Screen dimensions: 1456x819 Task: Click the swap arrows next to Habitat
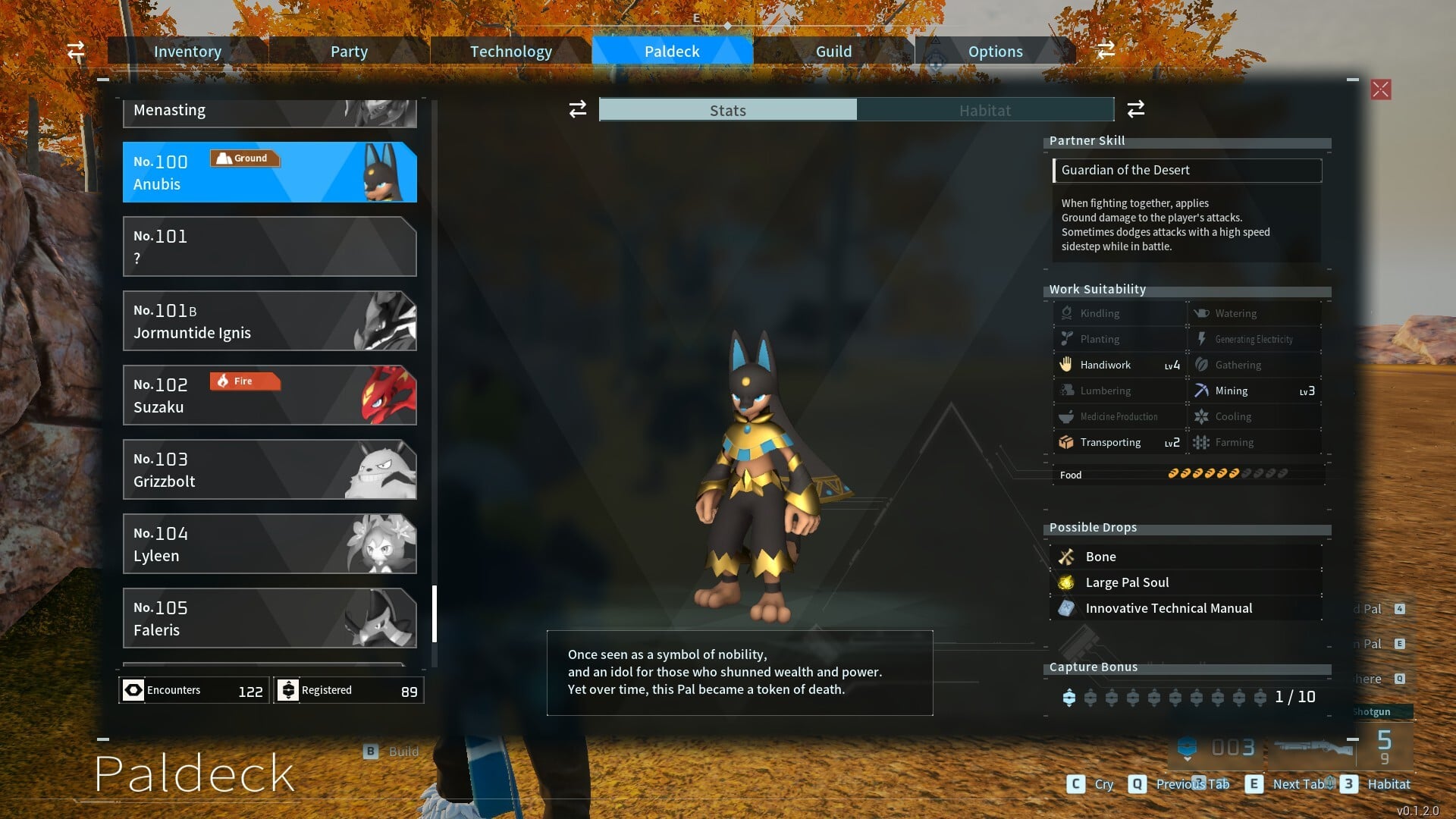tap(1135, 109)
